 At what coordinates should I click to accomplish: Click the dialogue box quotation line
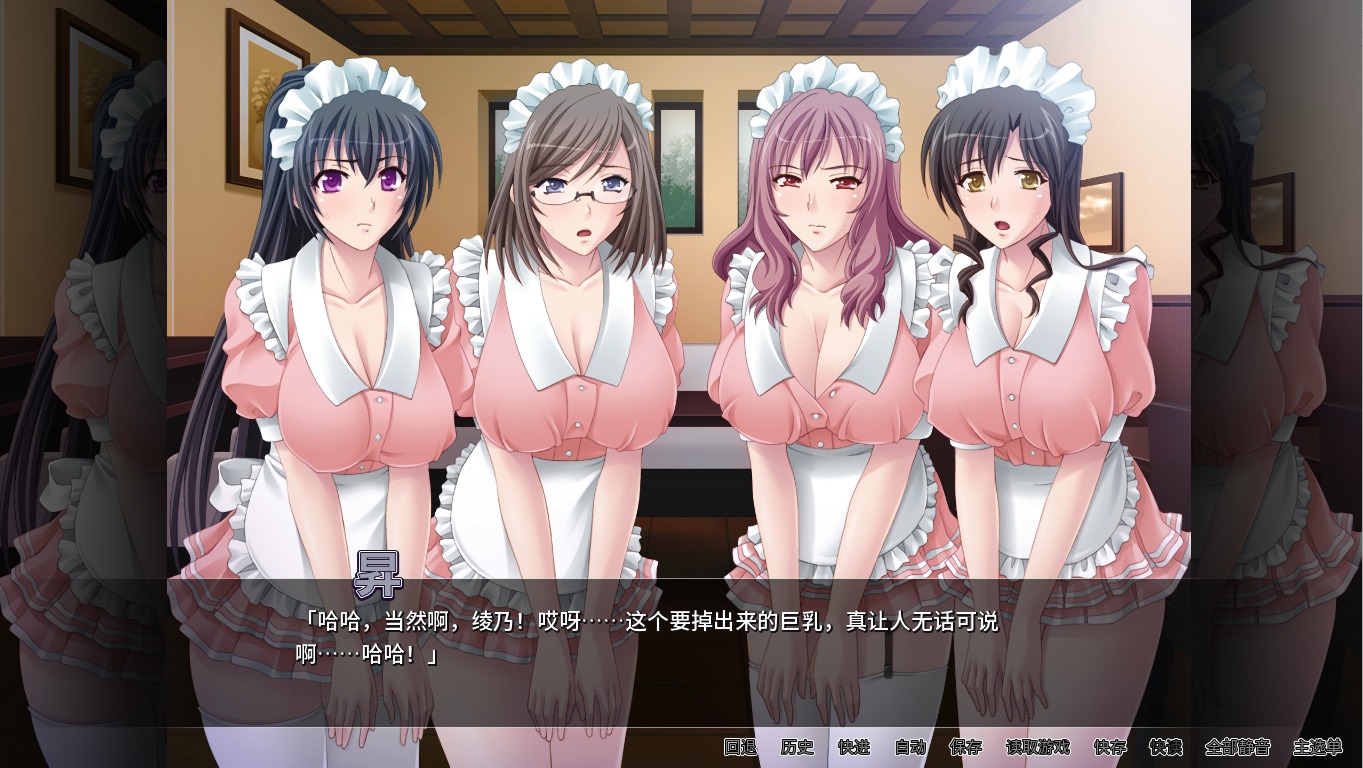[650, 620]
